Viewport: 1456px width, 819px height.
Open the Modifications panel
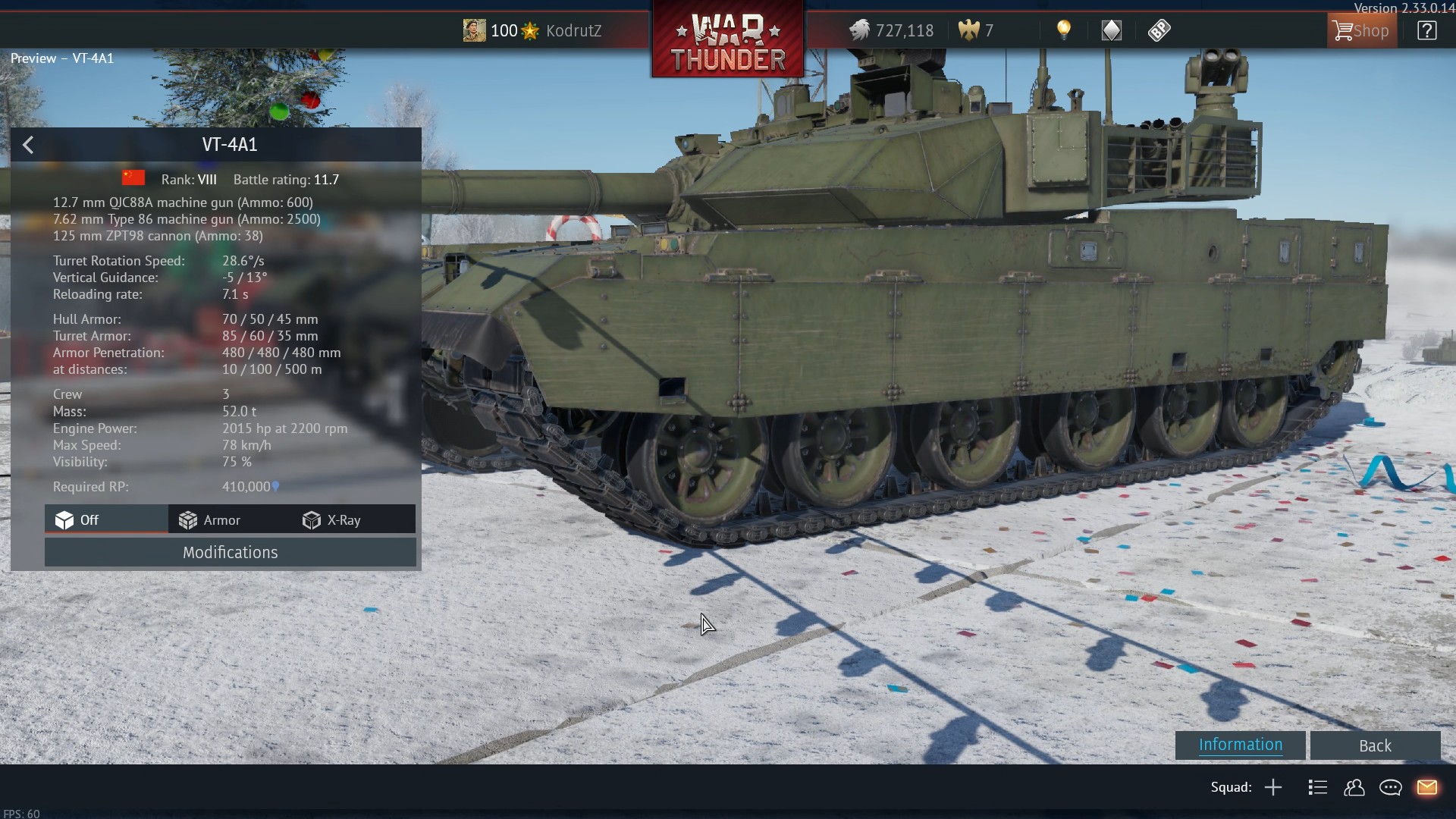pos(230,552)
